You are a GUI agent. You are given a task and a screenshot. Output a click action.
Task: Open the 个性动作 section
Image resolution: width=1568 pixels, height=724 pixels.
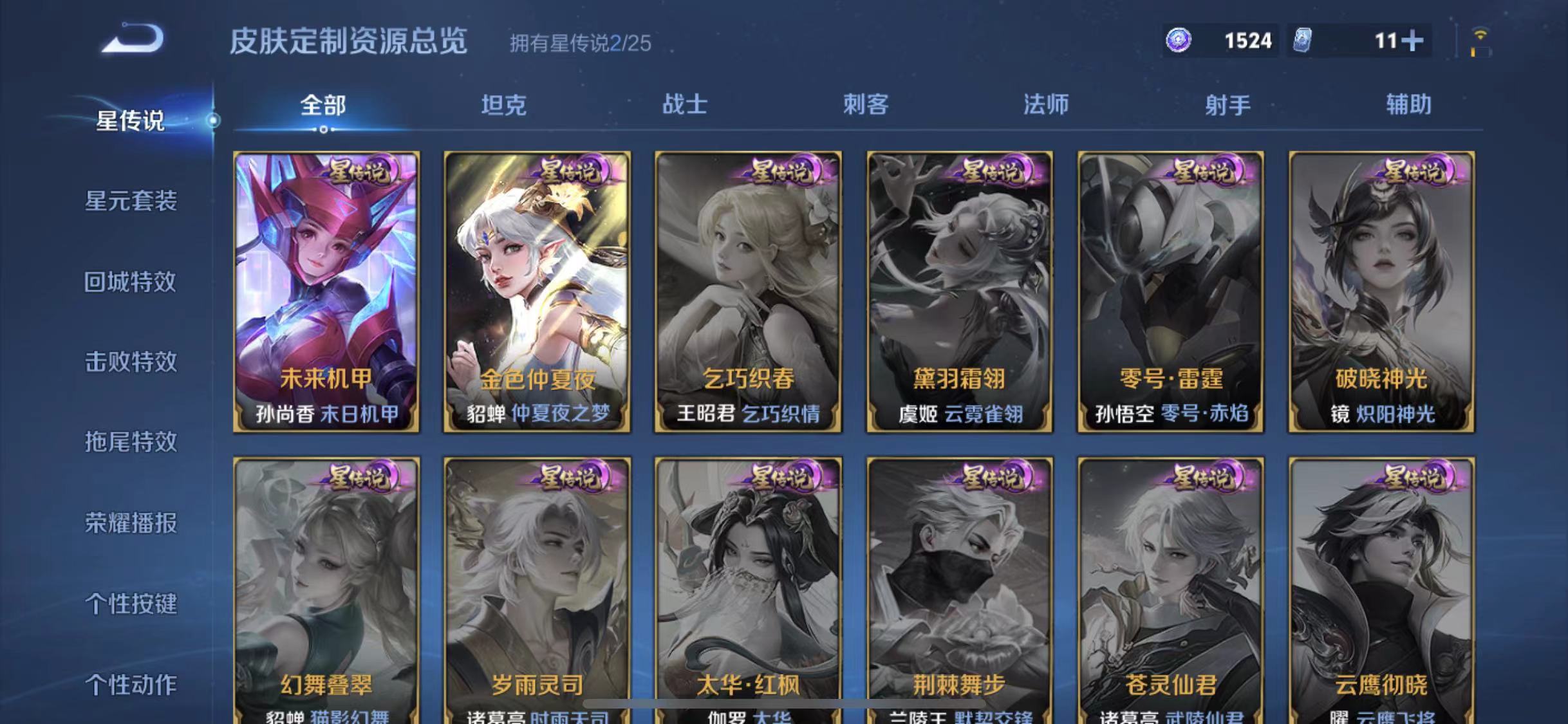[x=131, y=684]
